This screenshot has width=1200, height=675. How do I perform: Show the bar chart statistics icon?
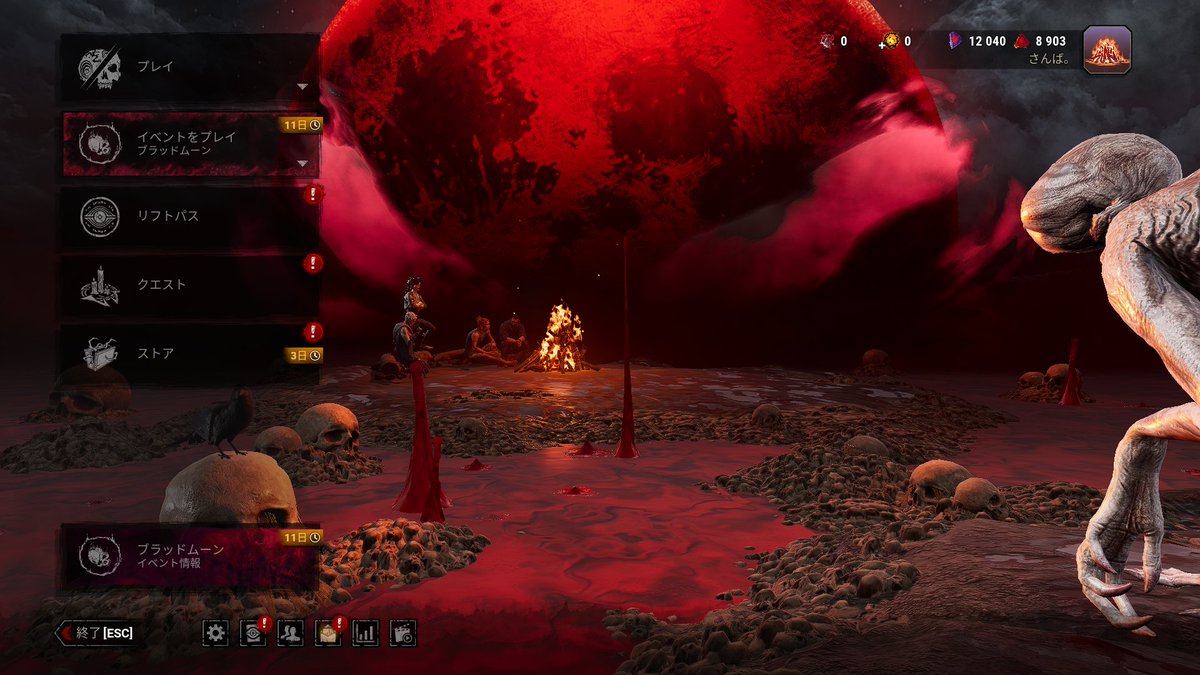(366, 633)
